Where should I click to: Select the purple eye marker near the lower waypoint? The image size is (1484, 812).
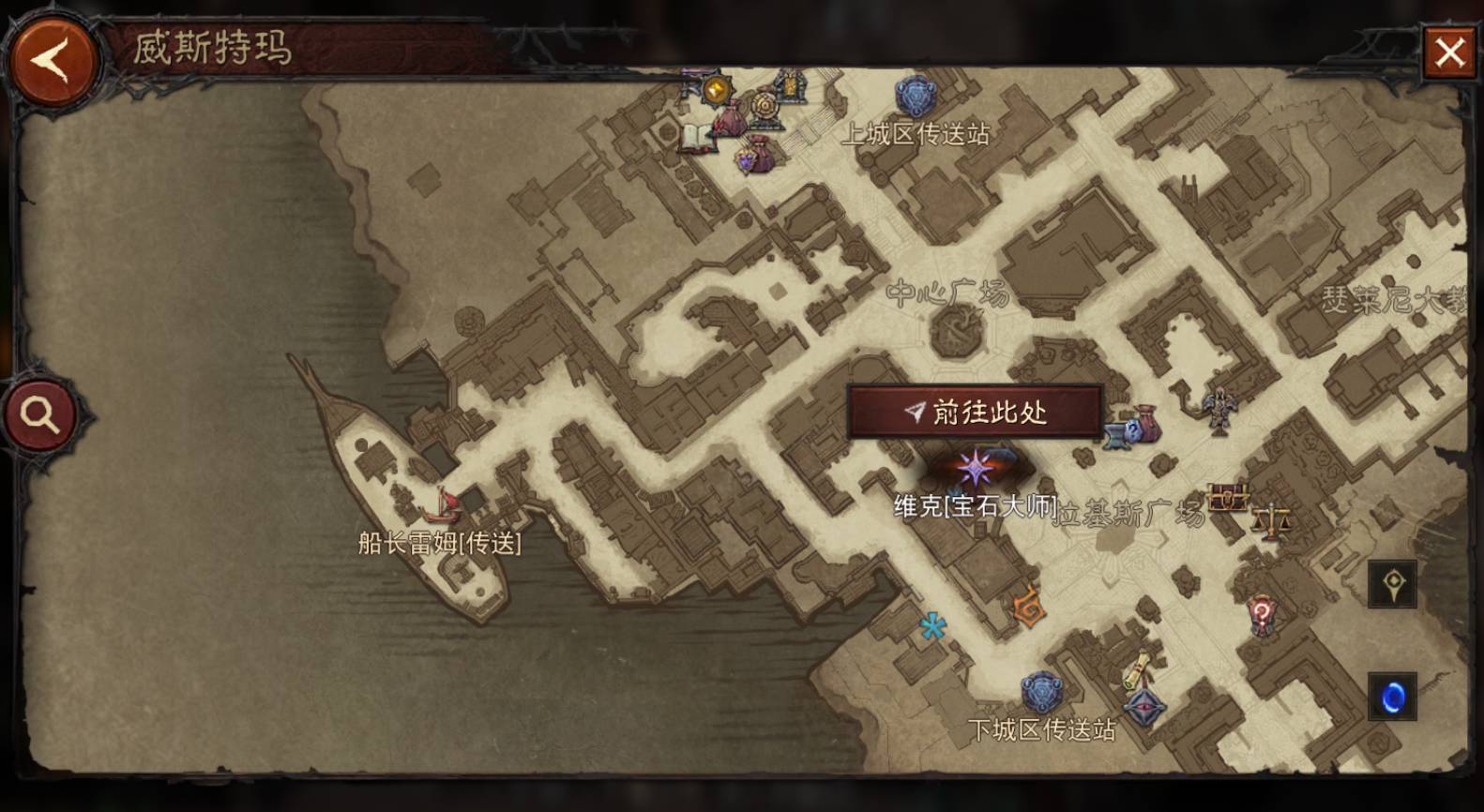(1145, 707)
